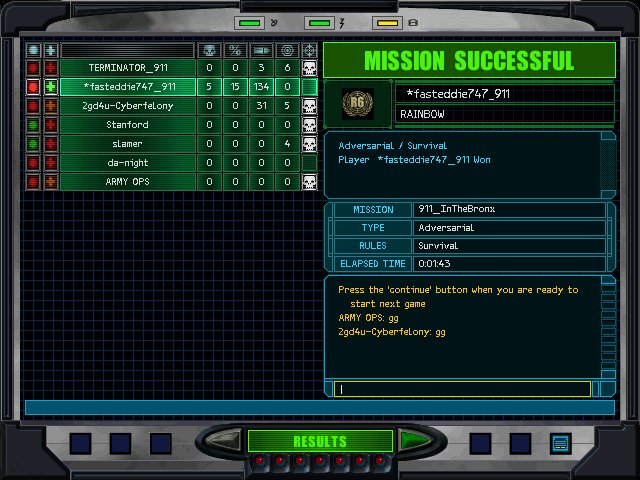Select the Stanford player row
This screenshot has width=640, height=480.
127,125
